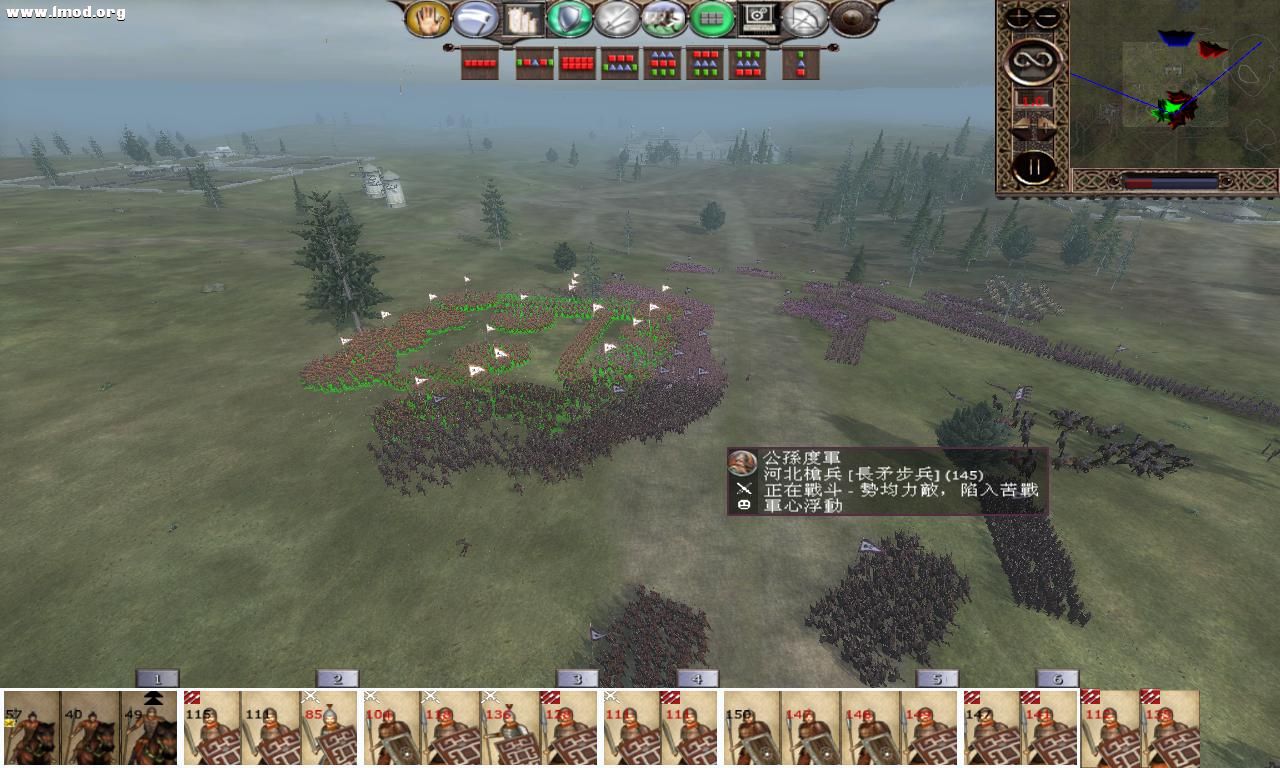Select unit group banner 4
The height and width of the screenshot is (768, 1280).
tap(697, 677)
